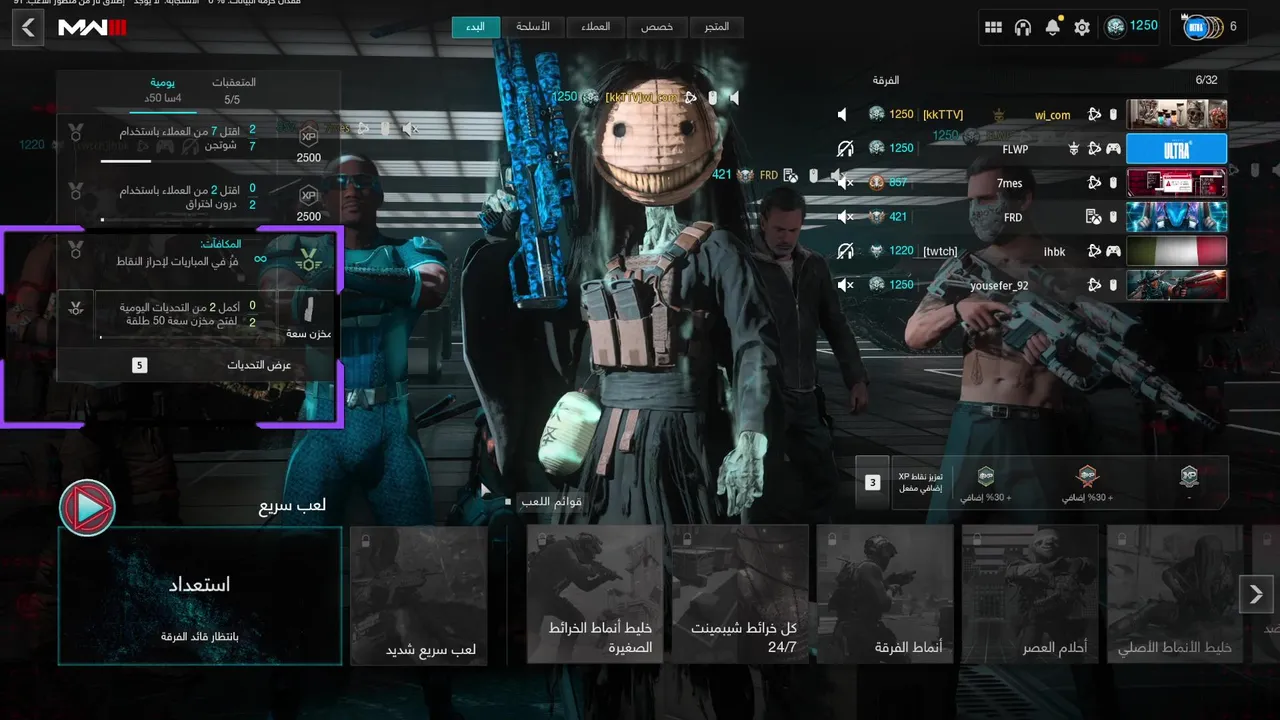Viewport: 1280px width, 720px height.
Task: Switch to the يومية daily challenges tab
Action: [163, 90]
